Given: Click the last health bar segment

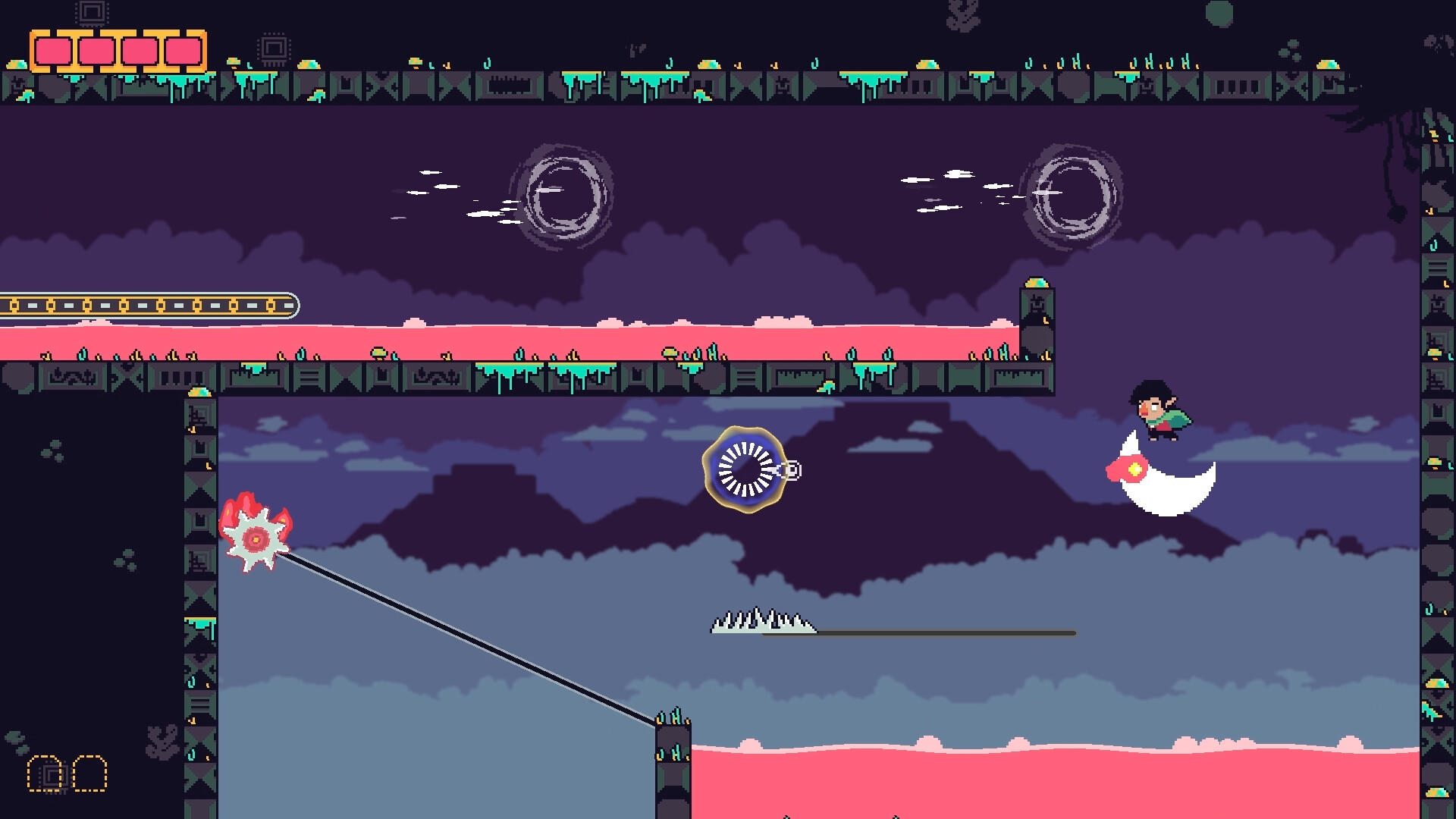Looking at the screenshot, I should point(180,52).
